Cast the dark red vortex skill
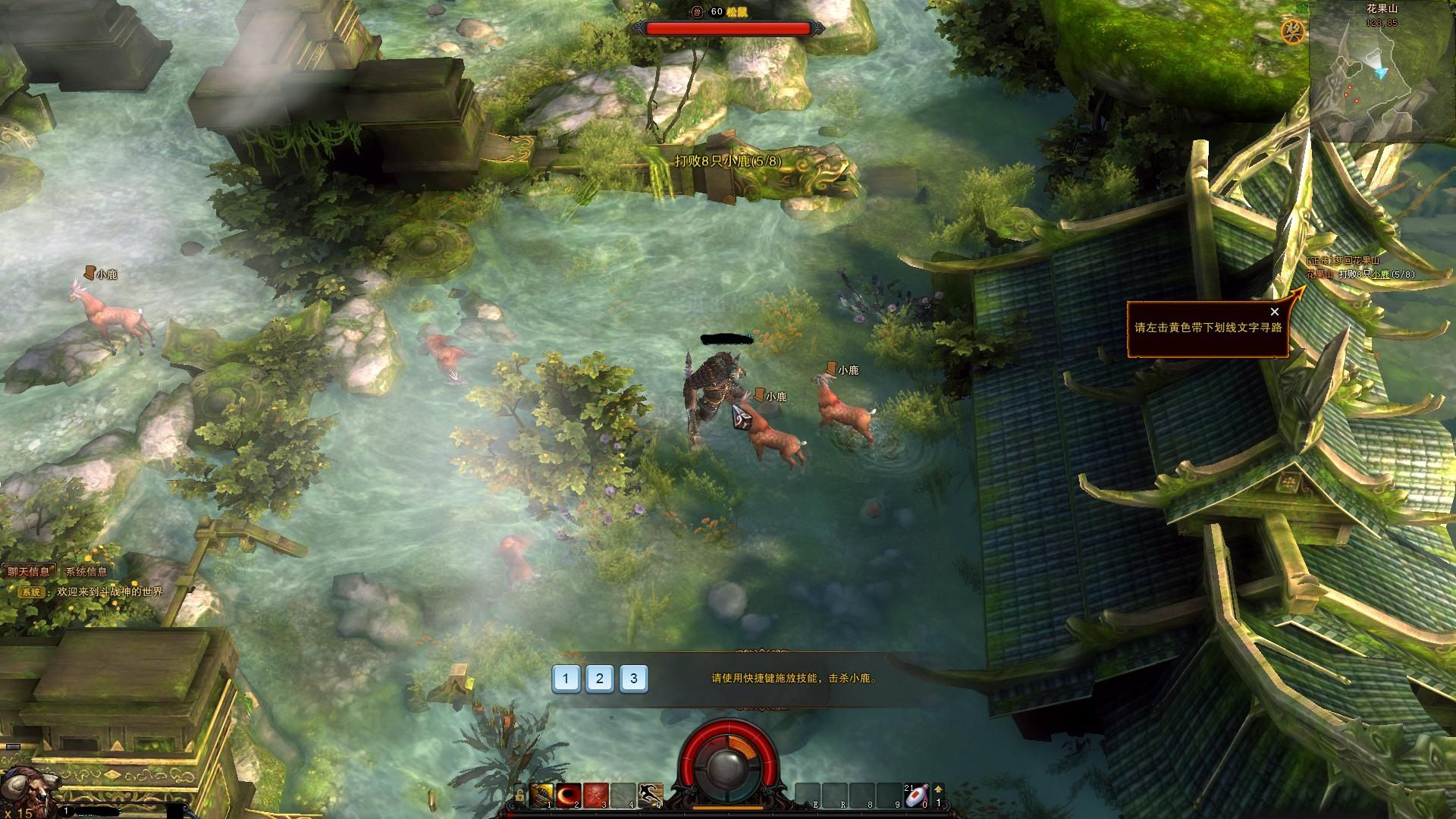 (x=569, y=795)
